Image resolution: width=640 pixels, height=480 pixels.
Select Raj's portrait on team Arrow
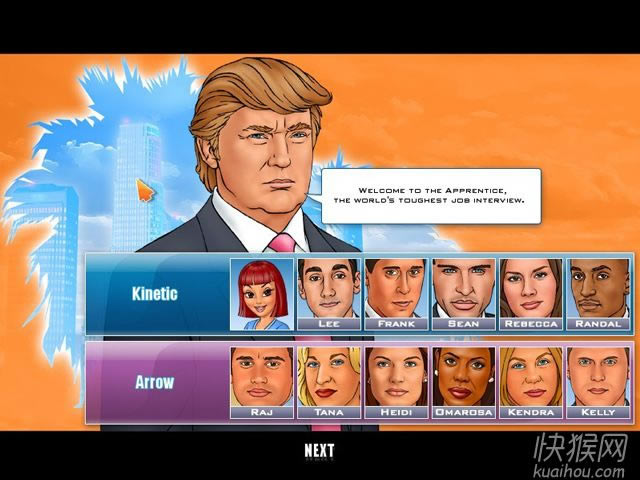(262, 382)
